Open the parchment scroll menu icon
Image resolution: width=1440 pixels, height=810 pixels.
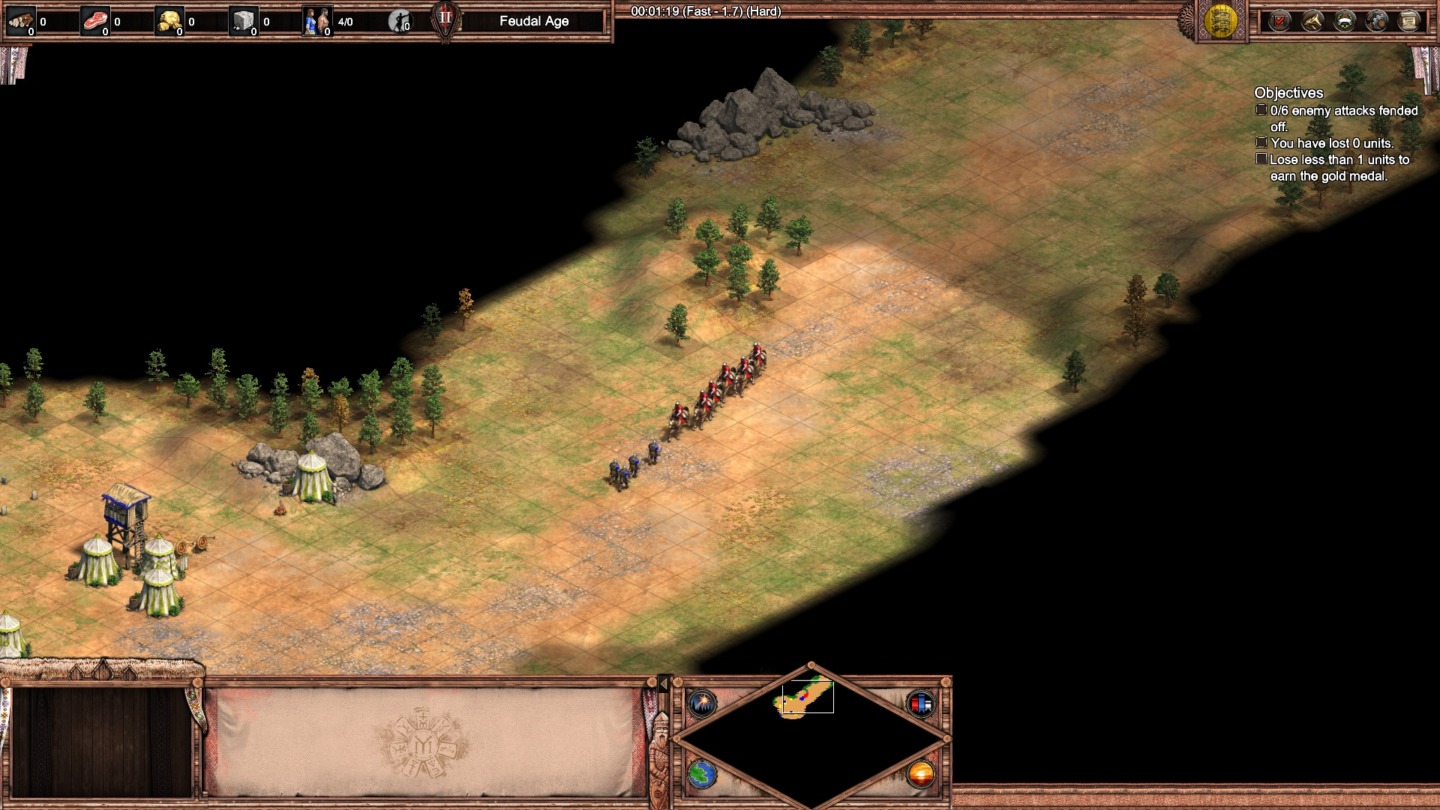point(1409,20)
